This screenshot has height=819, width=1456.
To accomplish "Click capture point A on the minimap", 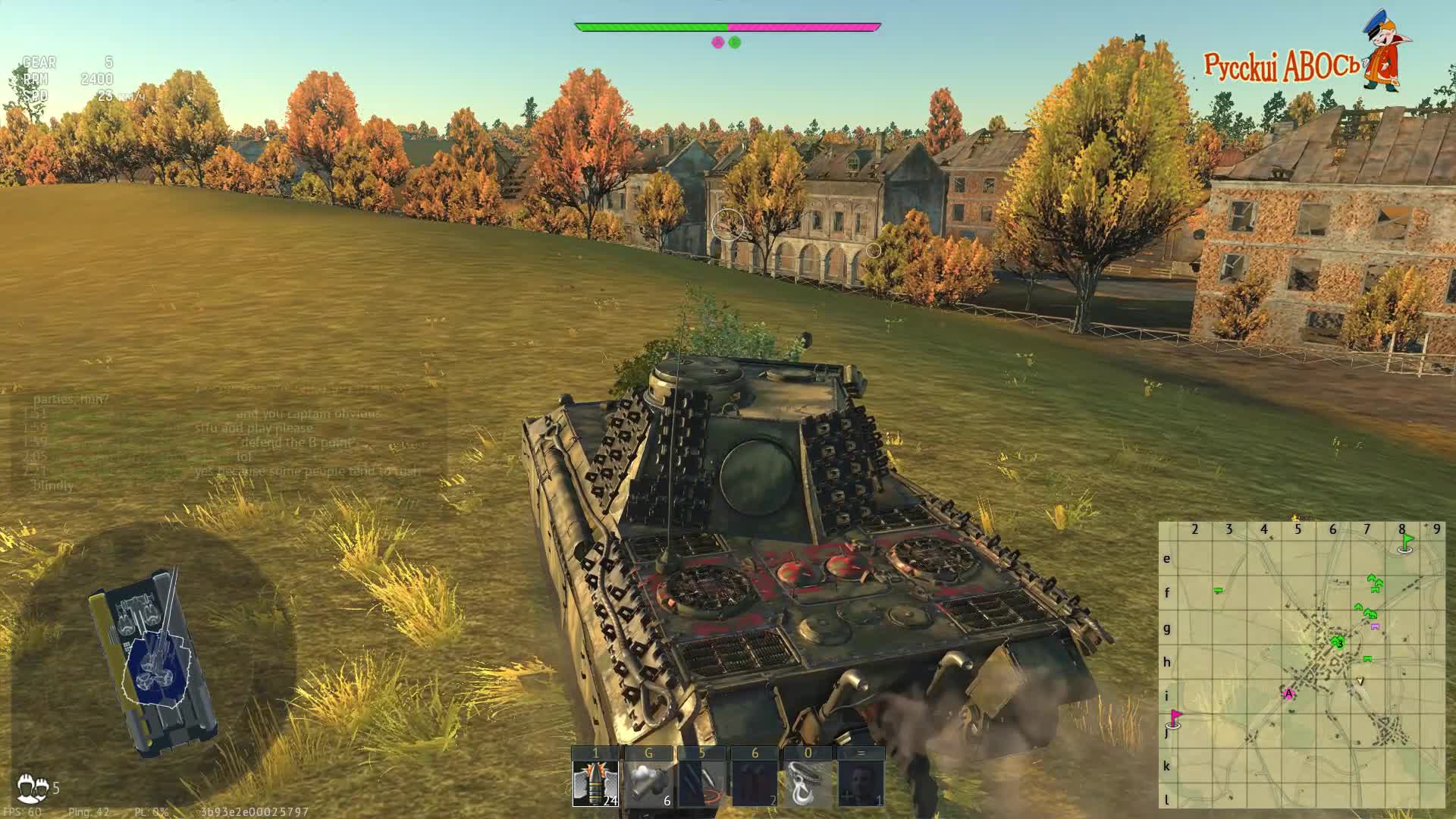I will tap(1288, 693).
